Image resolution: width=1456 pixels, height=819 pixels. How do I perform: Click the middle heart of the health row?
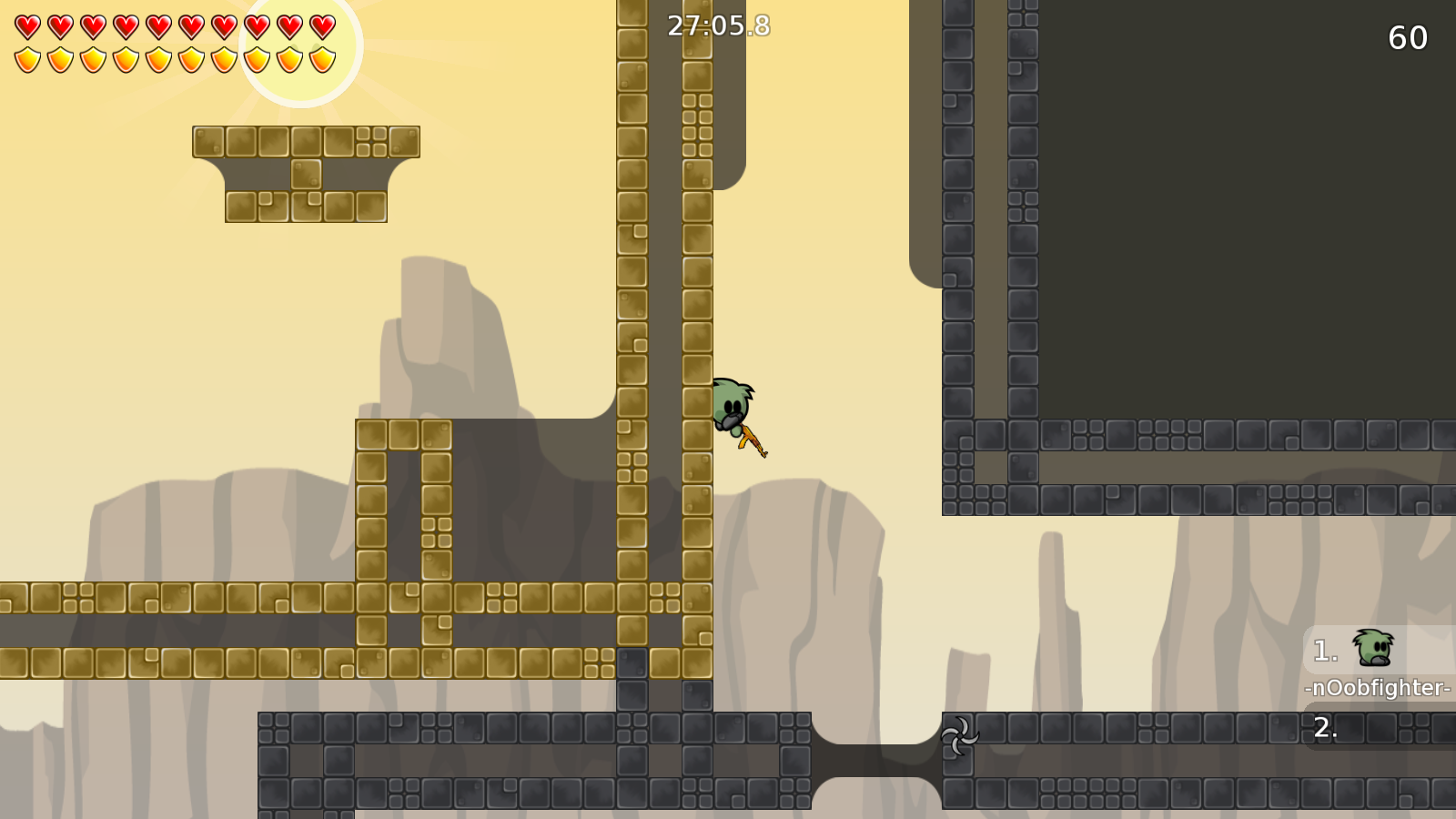click(157, 25)
